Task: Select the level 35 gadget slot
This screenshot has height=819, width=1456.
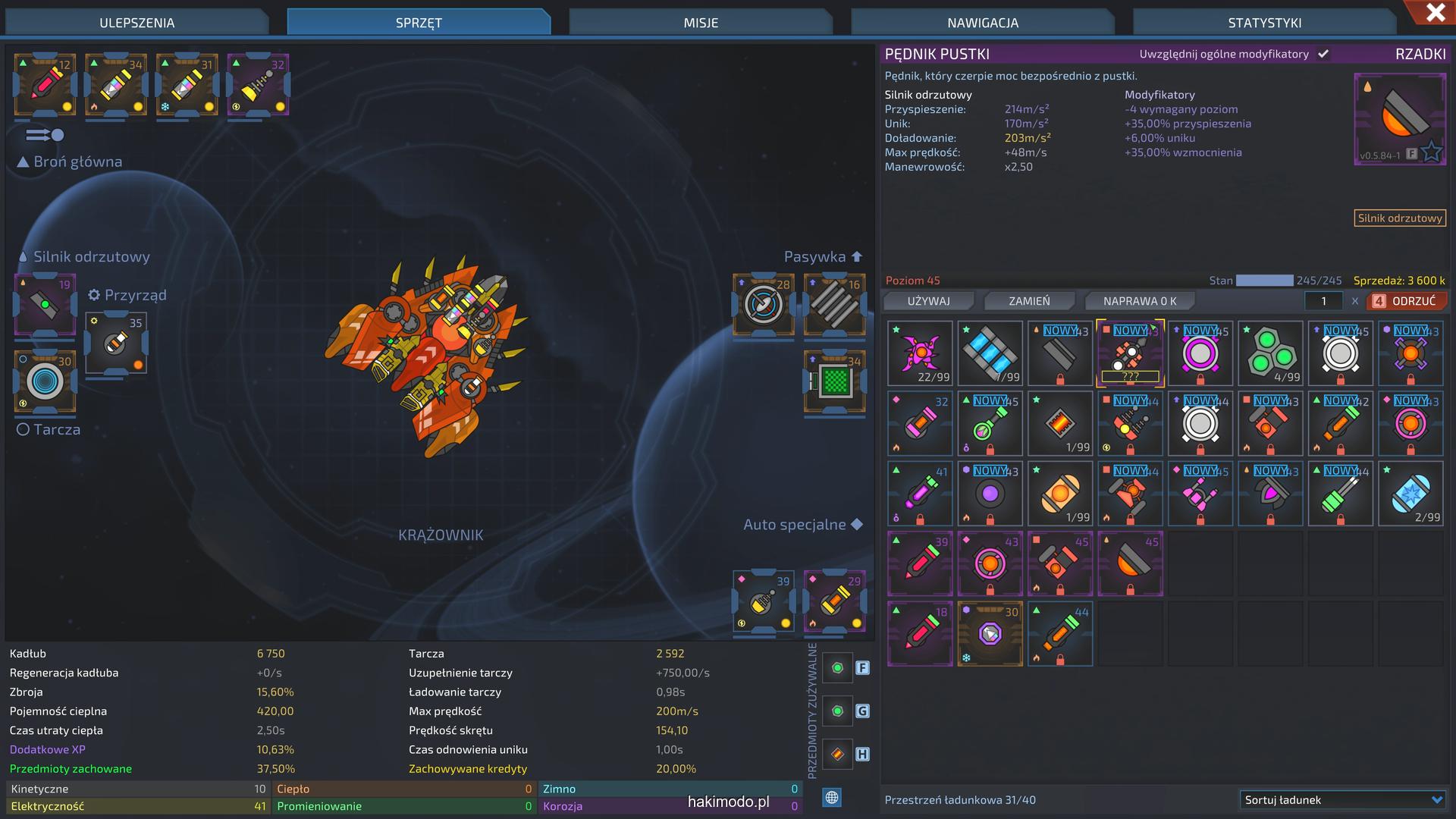Action: (115, 344)
